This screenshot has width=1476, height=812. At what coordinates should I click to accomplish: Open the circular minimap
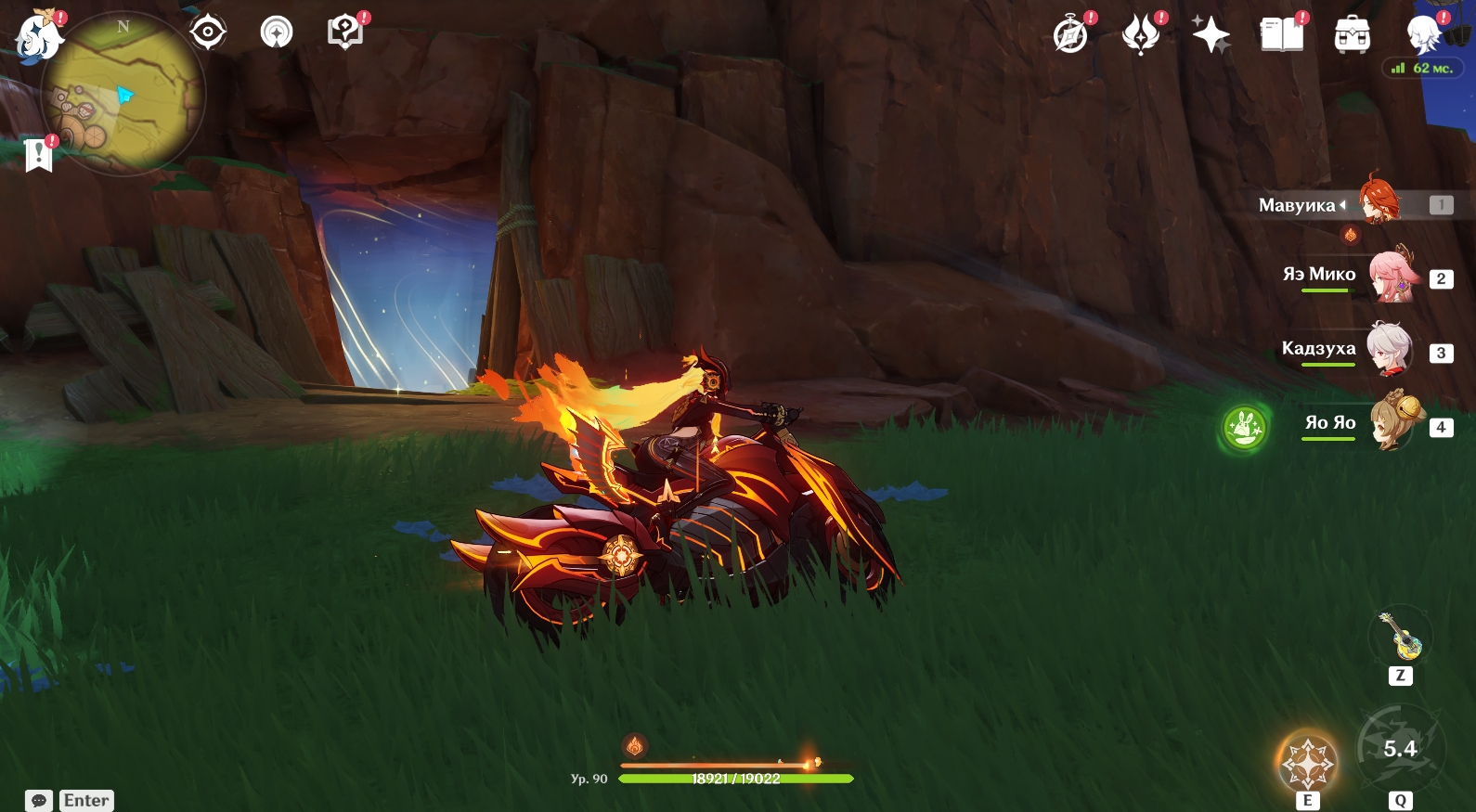pyautogui.click(x=123, y=95)
